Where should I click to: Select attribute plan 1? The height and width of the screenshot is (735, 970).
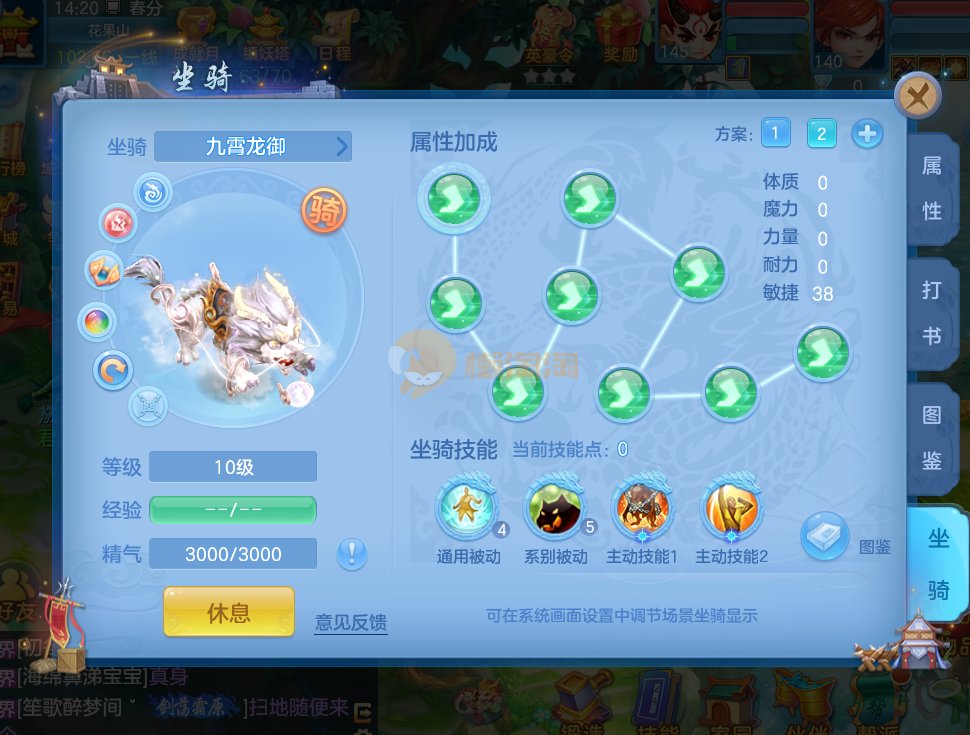pyautogui.click(x=775, y=133)
